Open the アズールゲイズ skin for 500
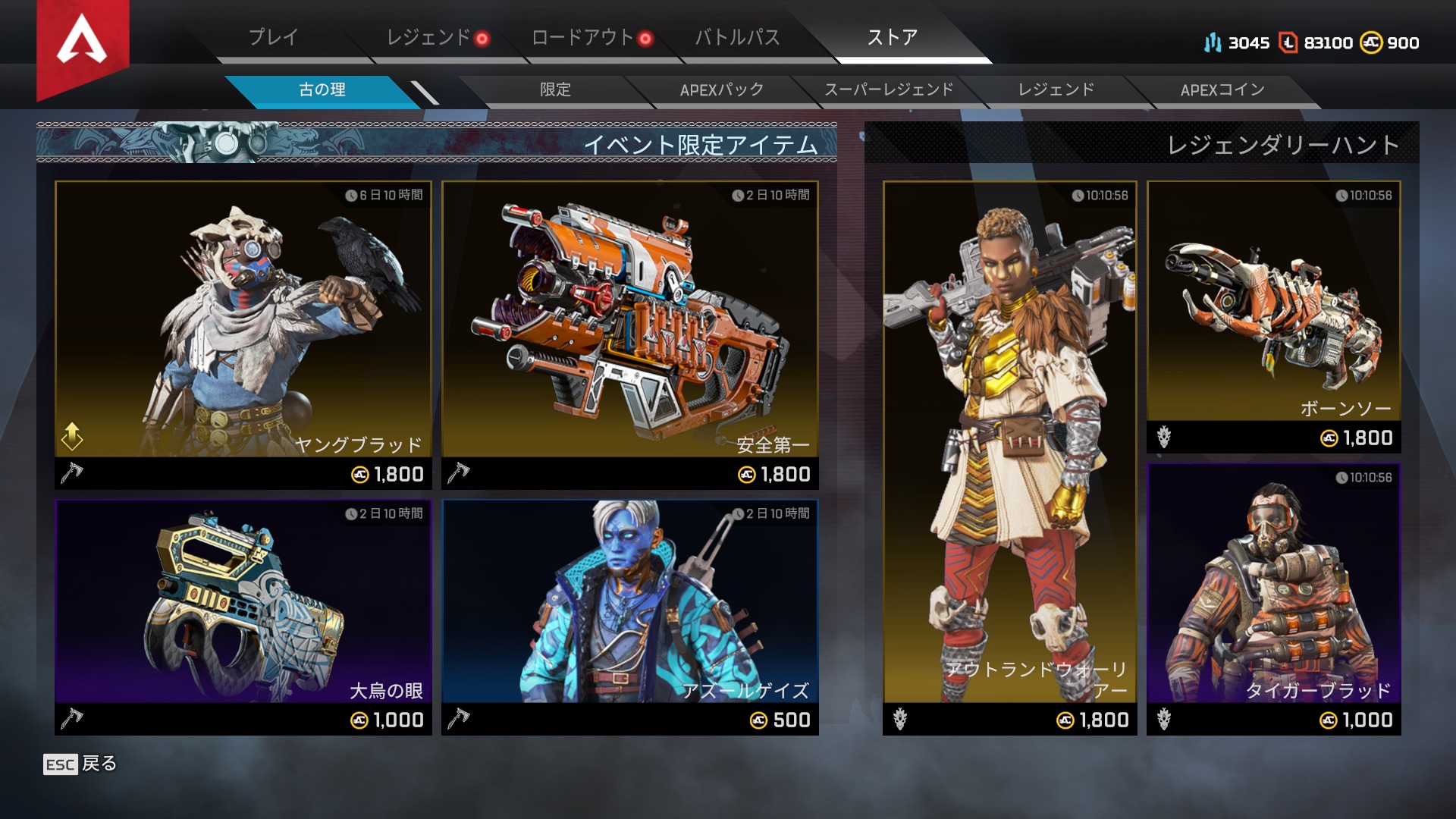Viewport: 1456px width, 819px height. [x=630, y=616]
